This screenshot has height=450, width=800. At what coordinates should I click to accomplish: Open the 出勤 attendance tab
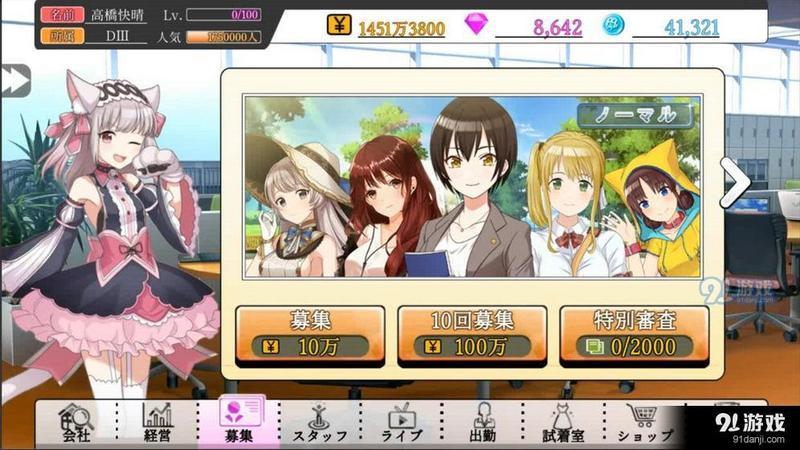483,423
